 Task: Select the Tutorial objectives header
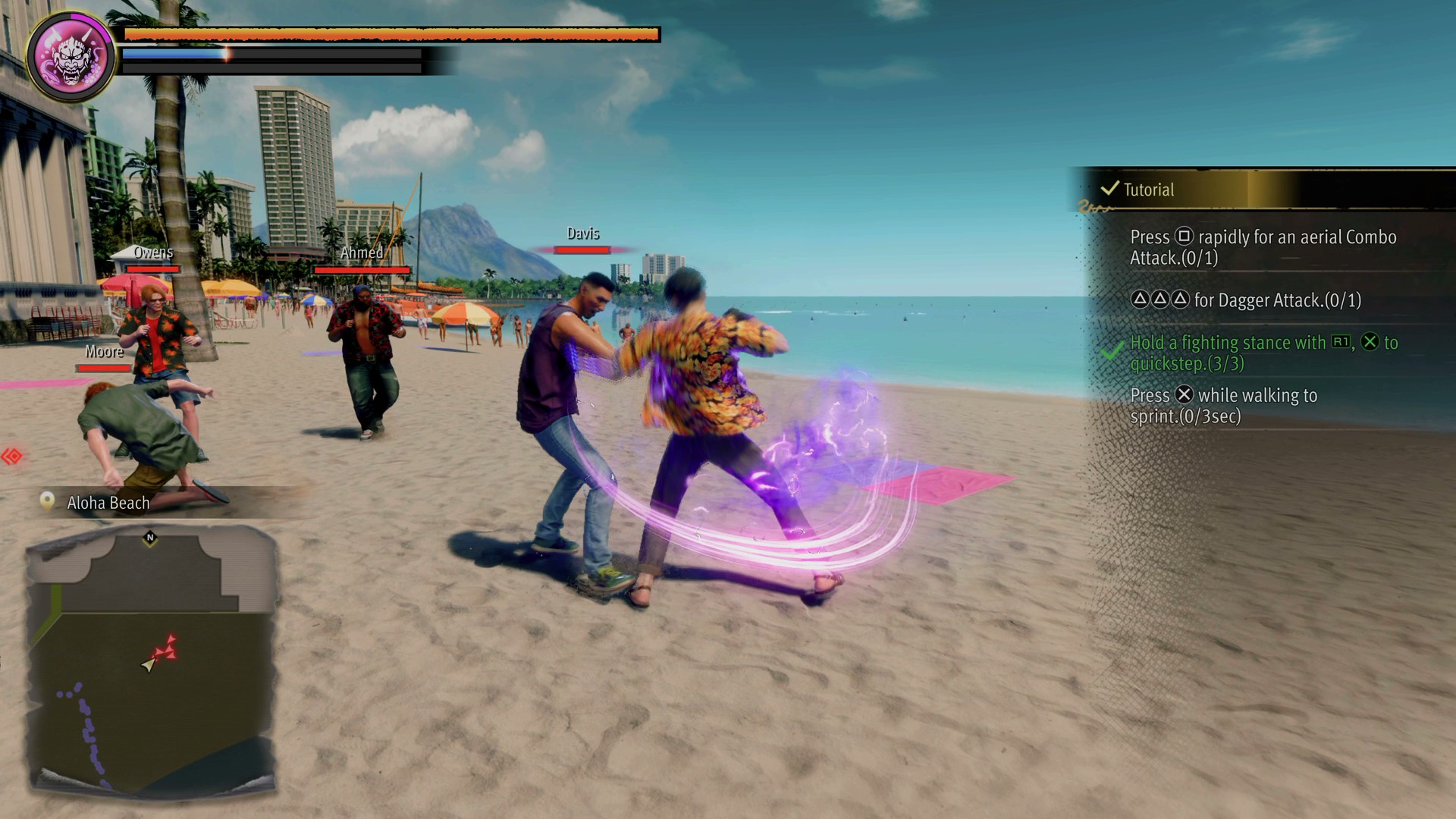1148,190
